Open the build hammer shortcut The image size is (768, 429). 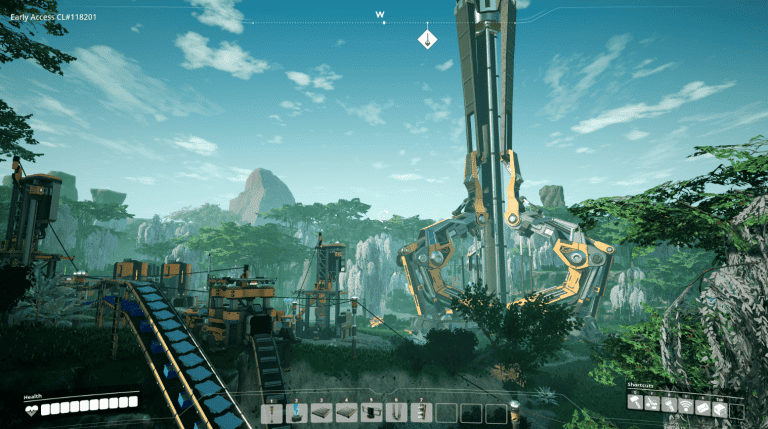tap(635, 403)
